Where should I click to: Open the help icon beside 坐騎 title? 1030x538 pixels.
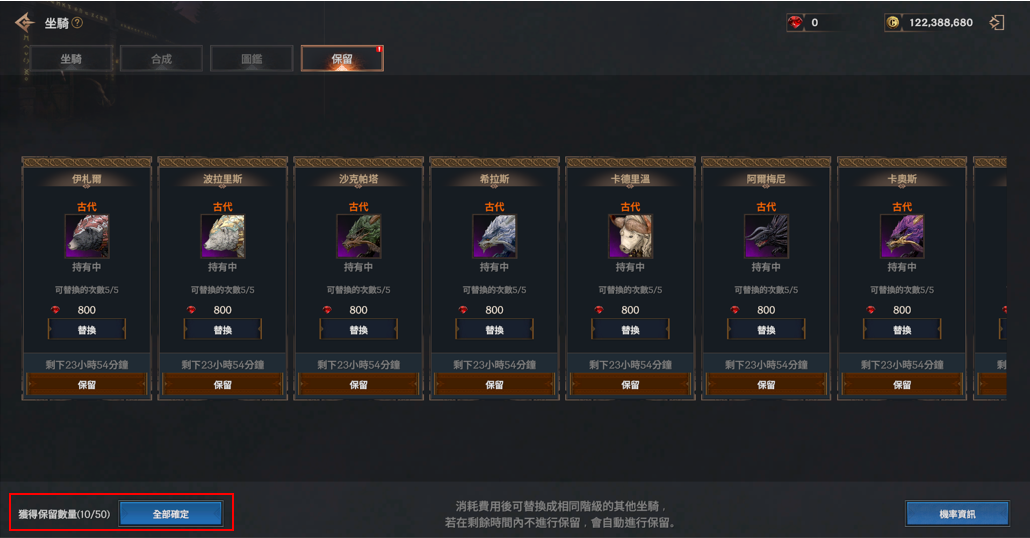pos(77,23)
